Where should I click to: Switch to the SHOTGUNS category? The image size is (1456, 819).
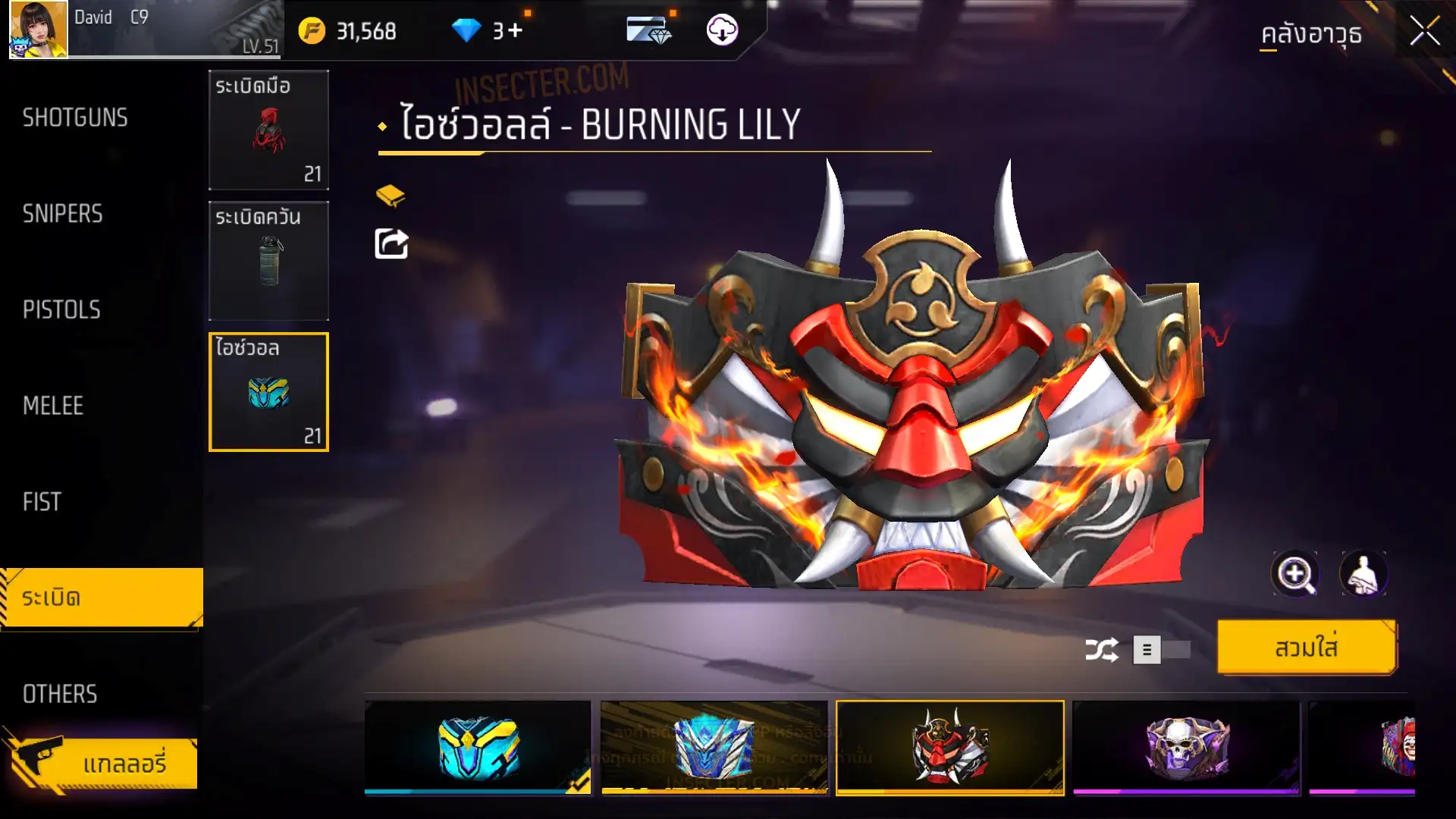point(75,118)
